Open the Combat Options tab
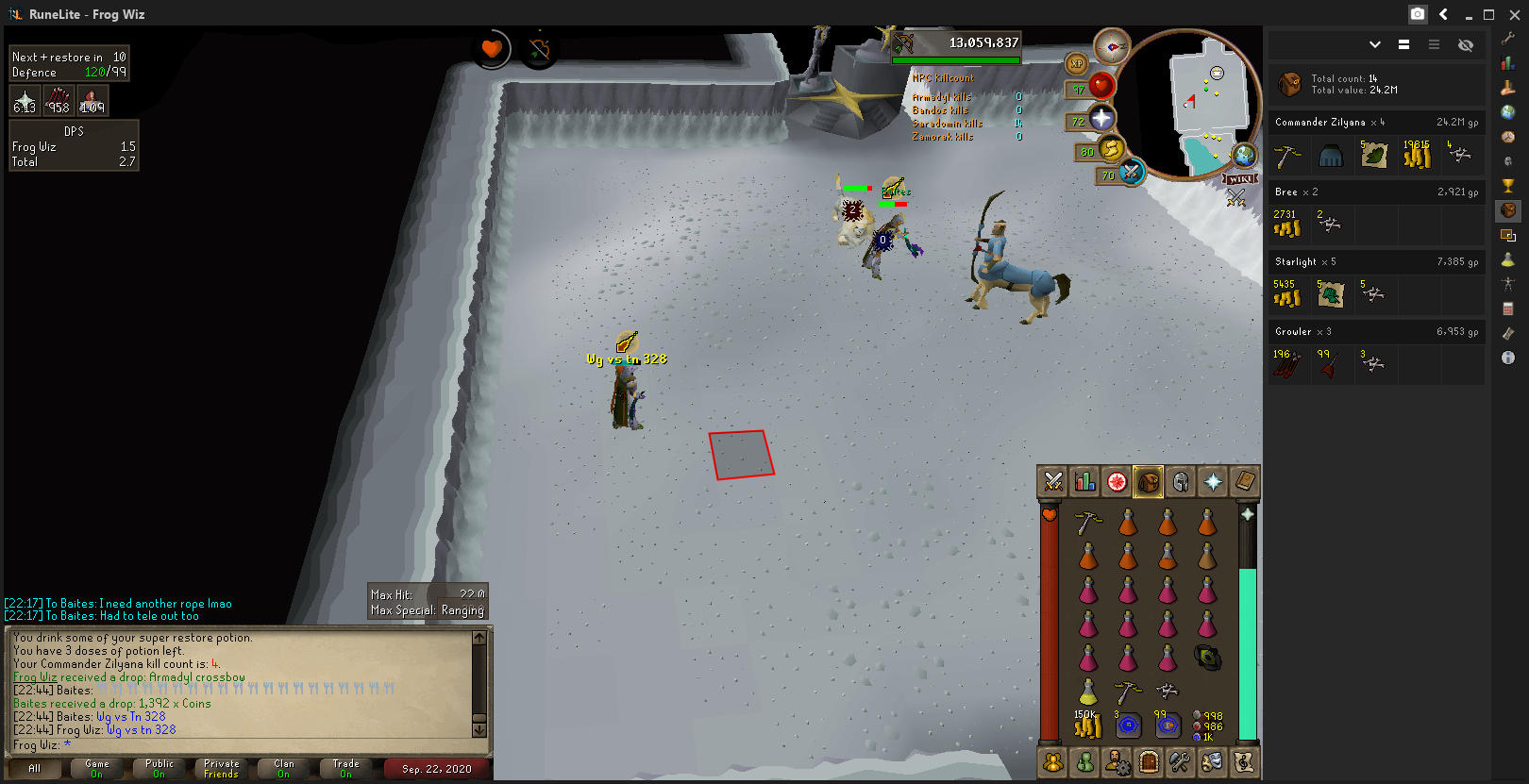Image resolution: width=1529 pixels, height=784 pixels. [1053, 482]
